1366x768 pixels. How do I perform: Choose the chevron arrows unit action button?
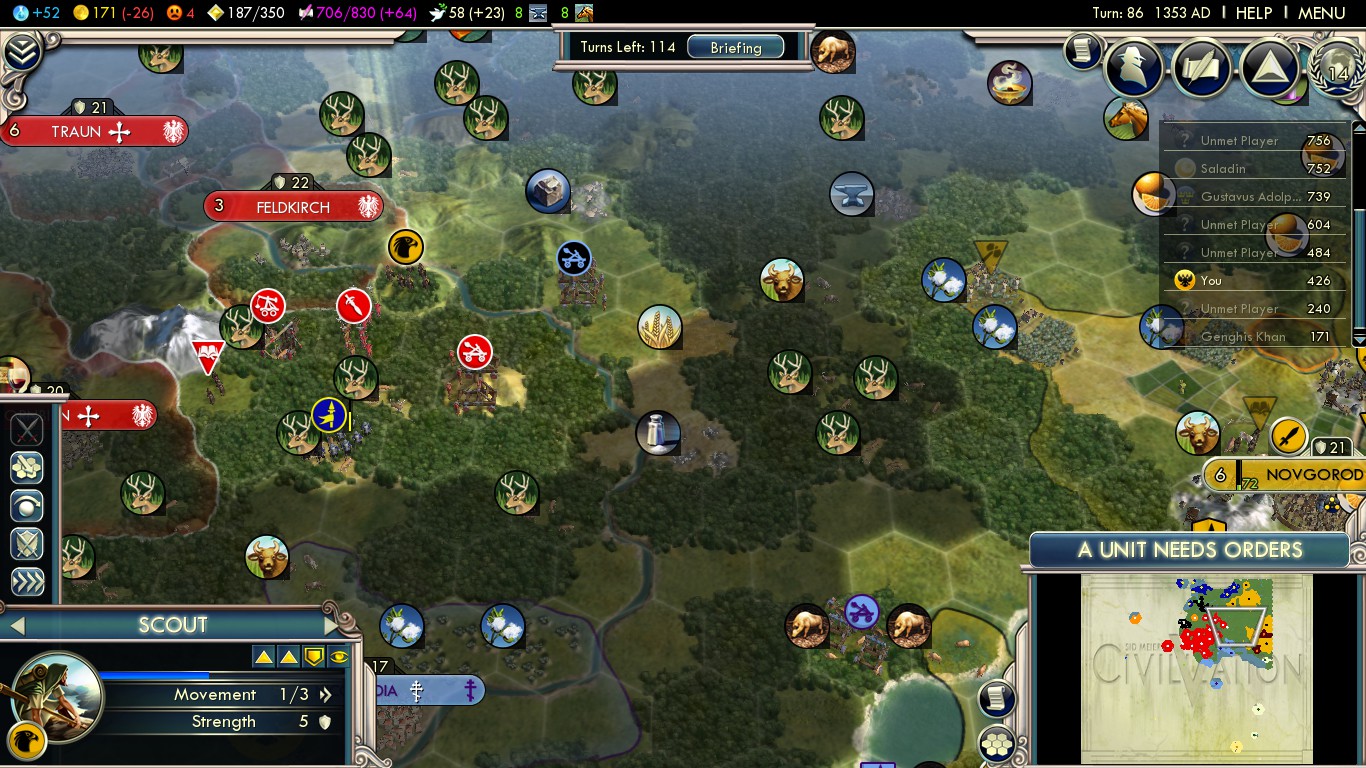point(27,583)
